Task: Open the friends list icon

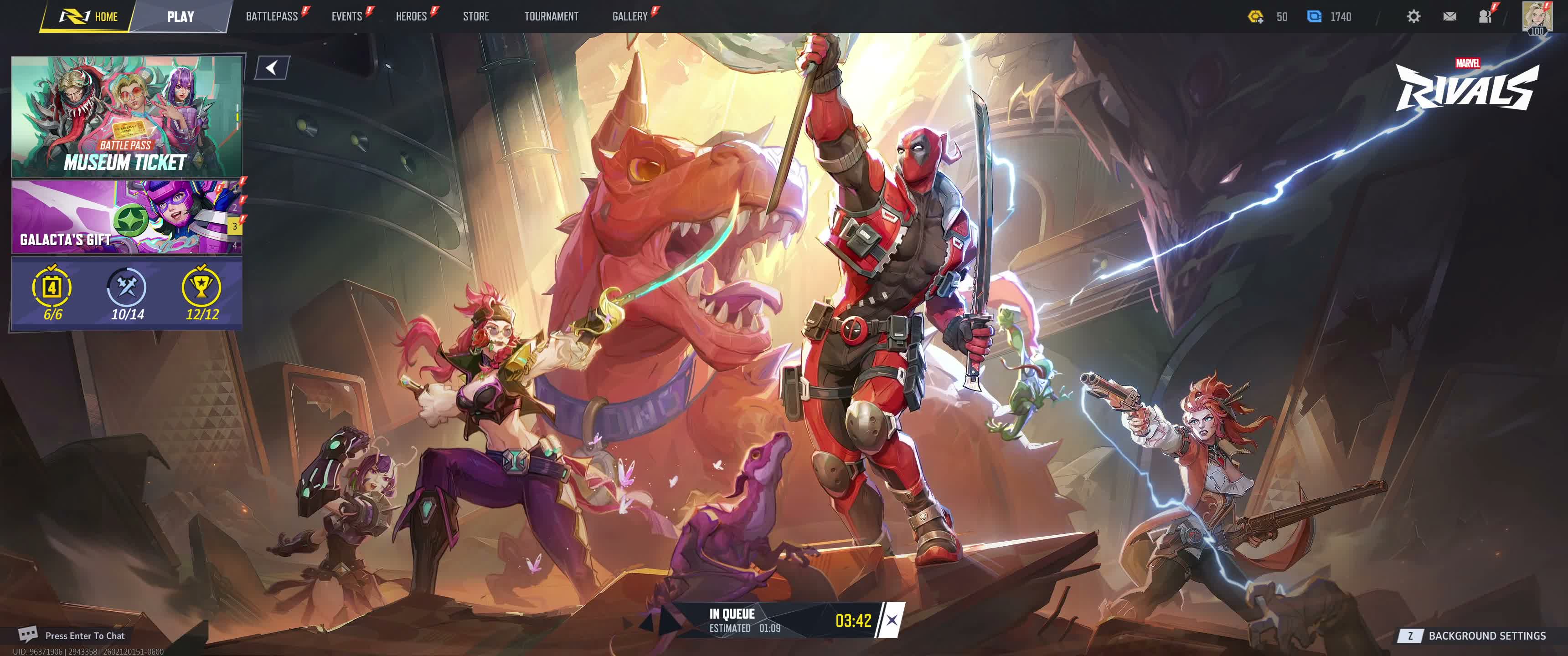Action: [1485, 16]
